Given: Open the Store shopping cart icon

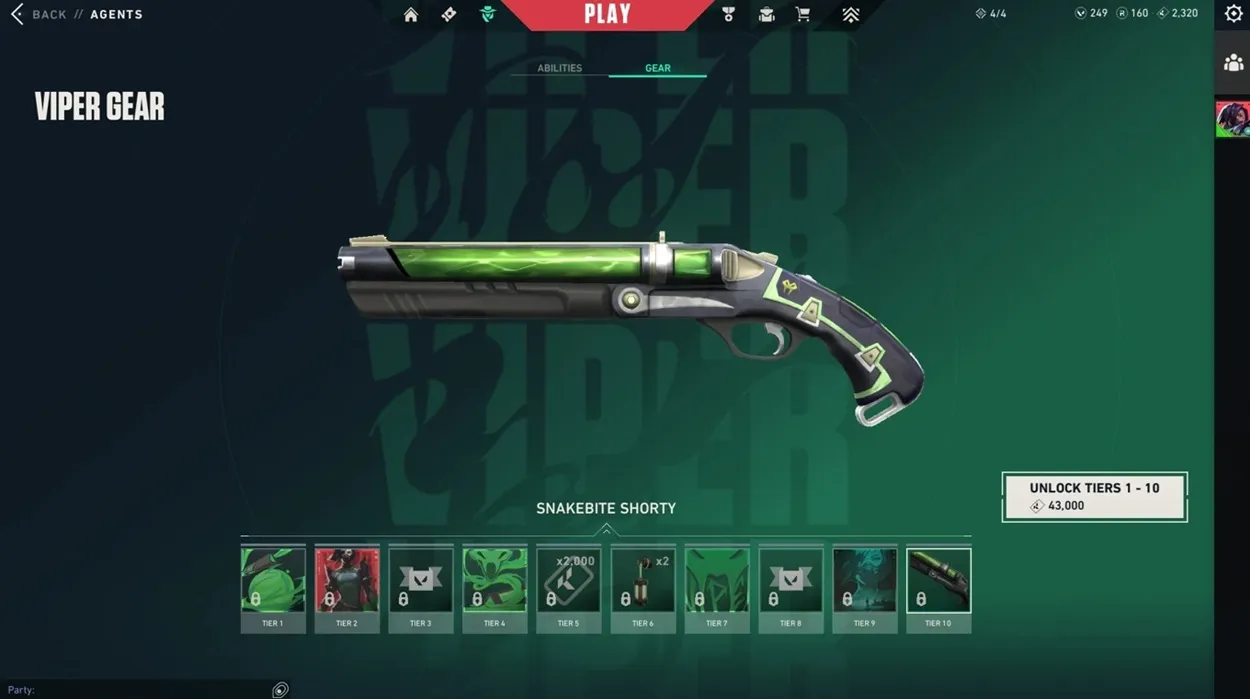Looking at the screenshot, I should tap(802, 14).
